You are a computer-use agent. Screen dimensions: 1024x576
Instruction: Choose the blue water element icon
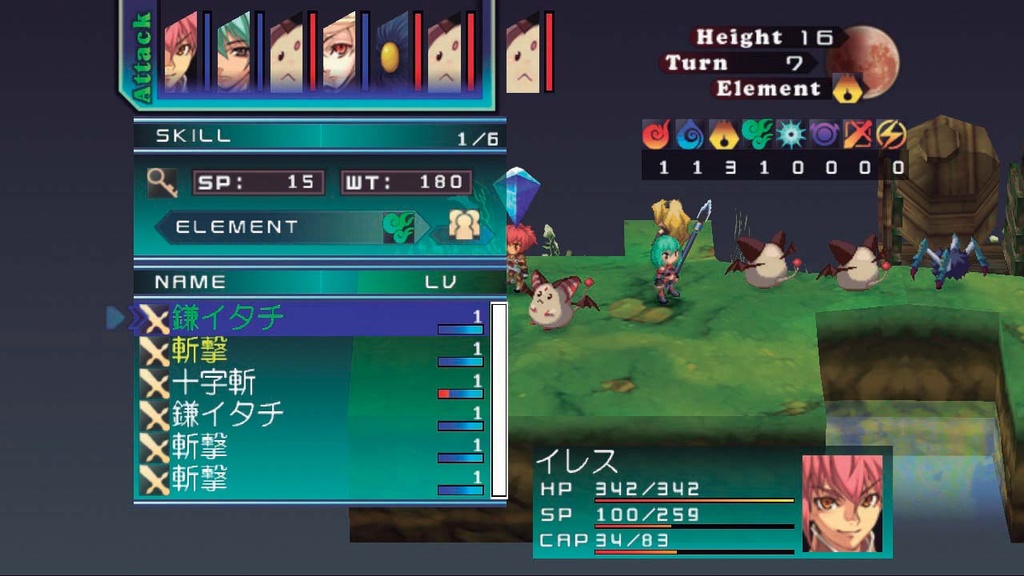point(690,134)
